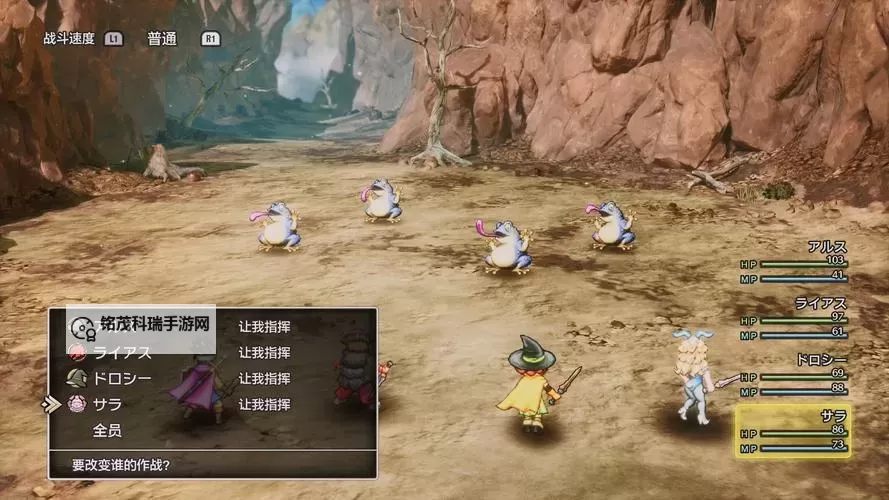Select ライアス in the tactics menu
The image size is (889, 500).
(x=122, y=352)
